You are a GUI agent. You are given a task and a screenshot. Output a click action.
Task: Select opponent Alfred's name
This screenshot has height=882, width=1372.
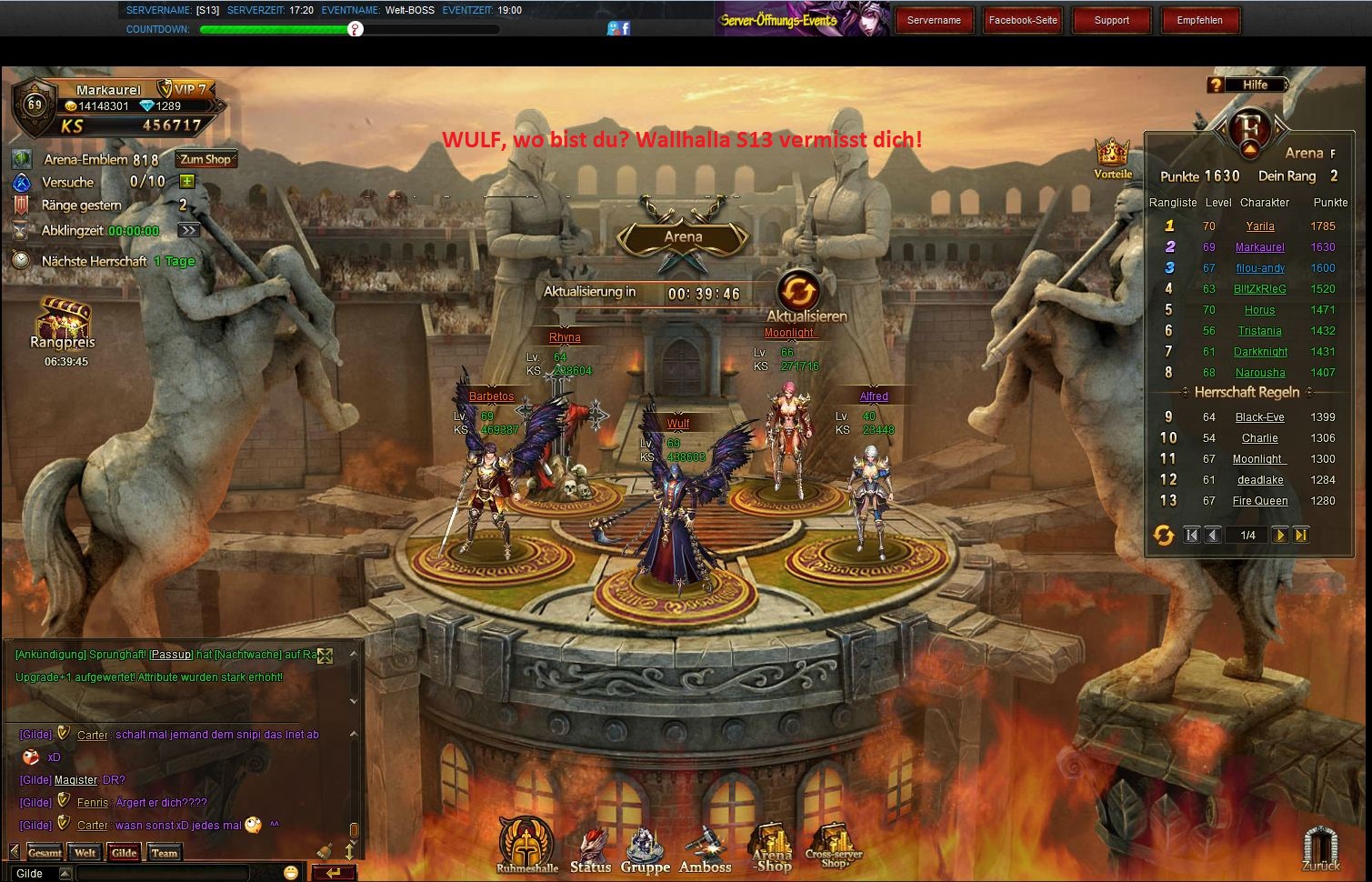click(x=873, y=396)
